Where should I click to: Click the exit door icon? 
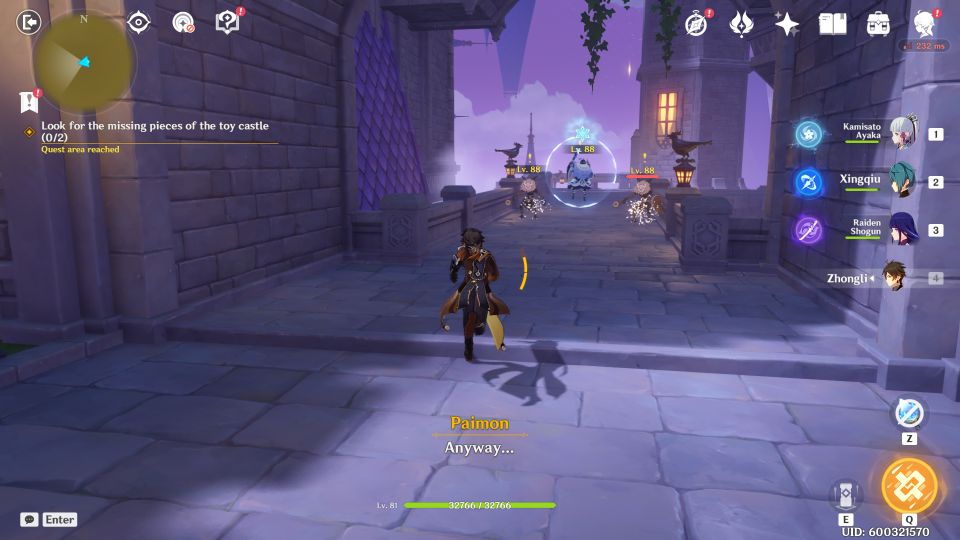(x=30, y=22)
